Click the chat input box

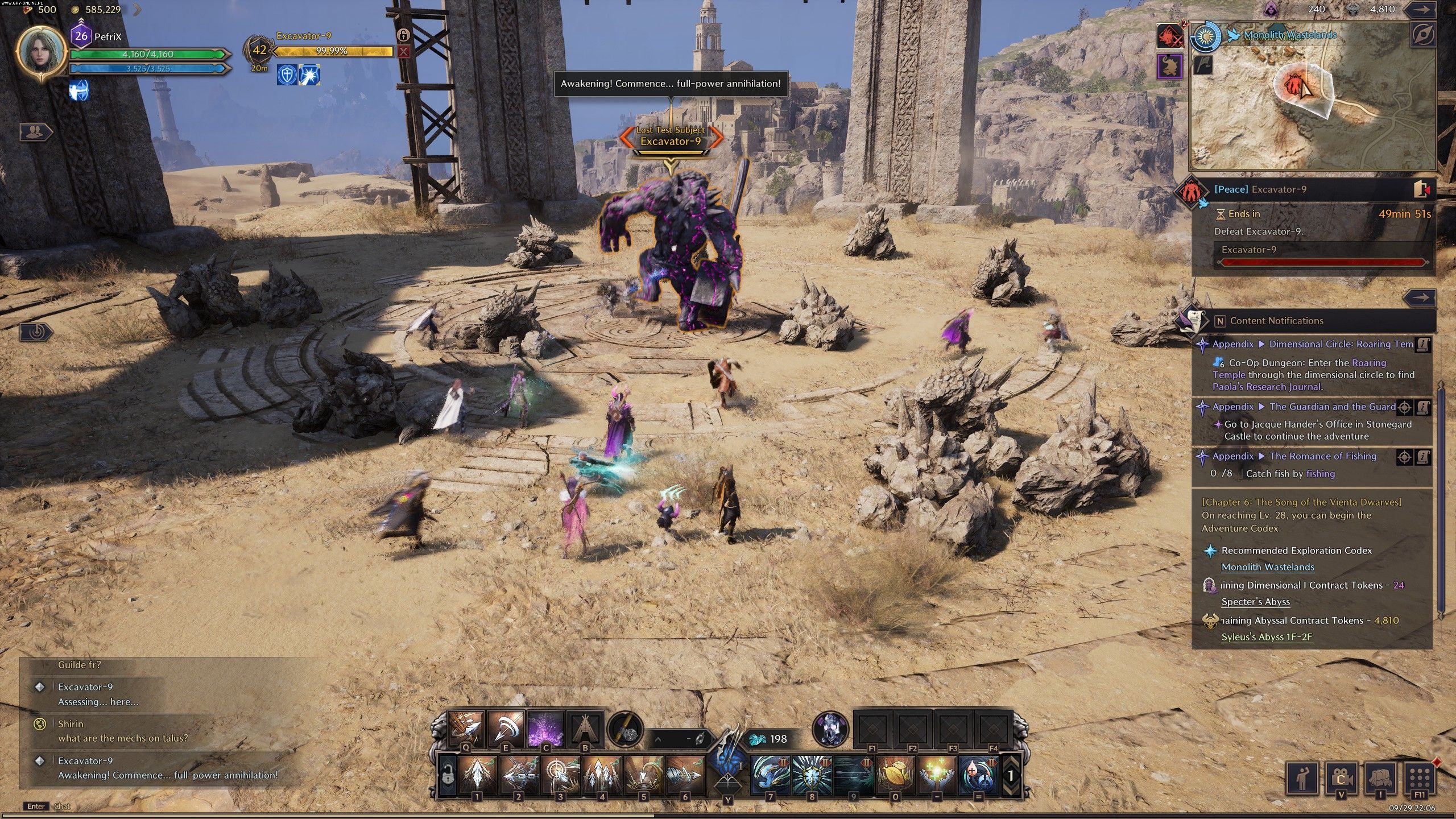tap(171, 806)
